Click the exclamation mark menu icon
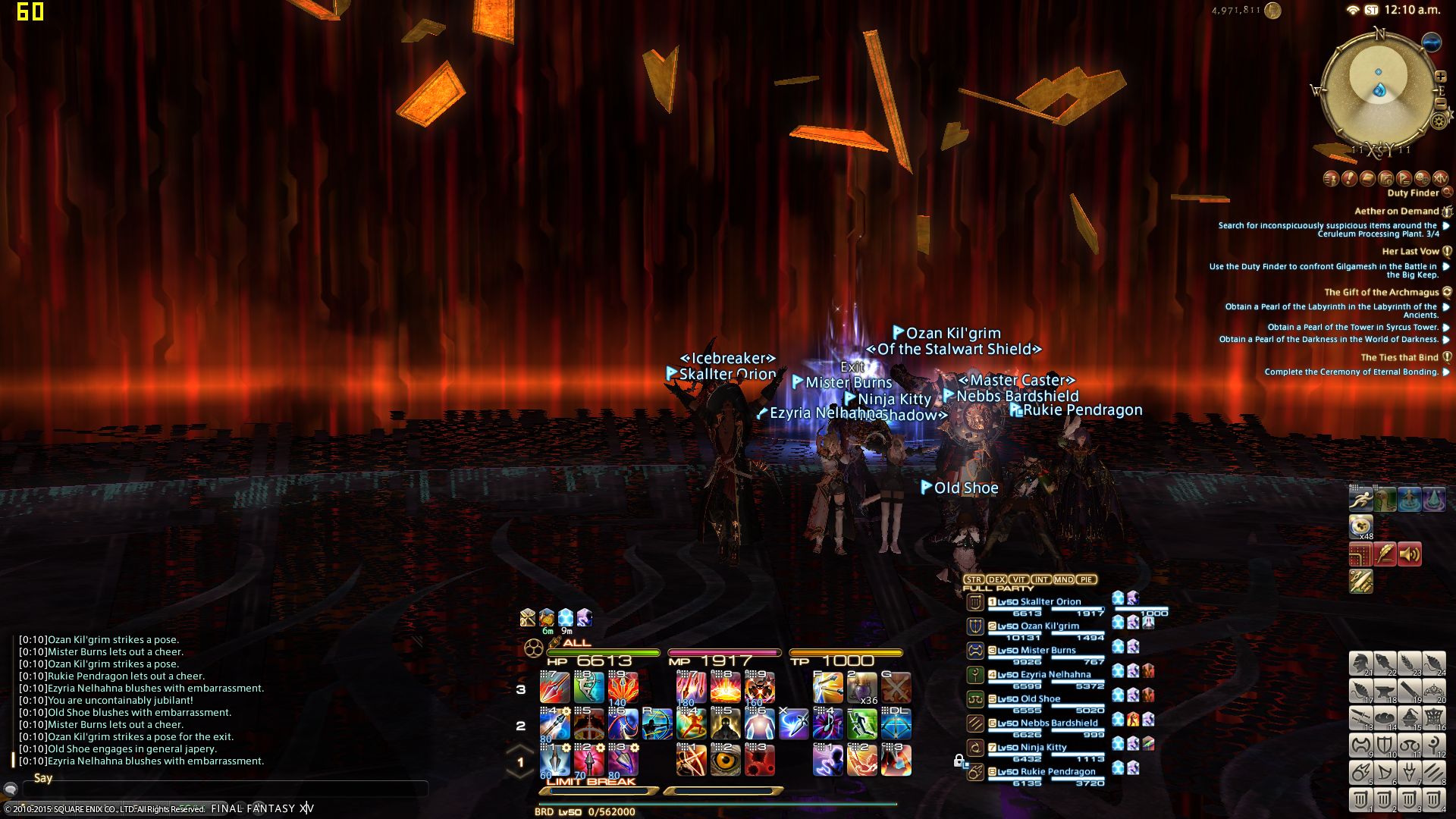 coord(1349,178)
